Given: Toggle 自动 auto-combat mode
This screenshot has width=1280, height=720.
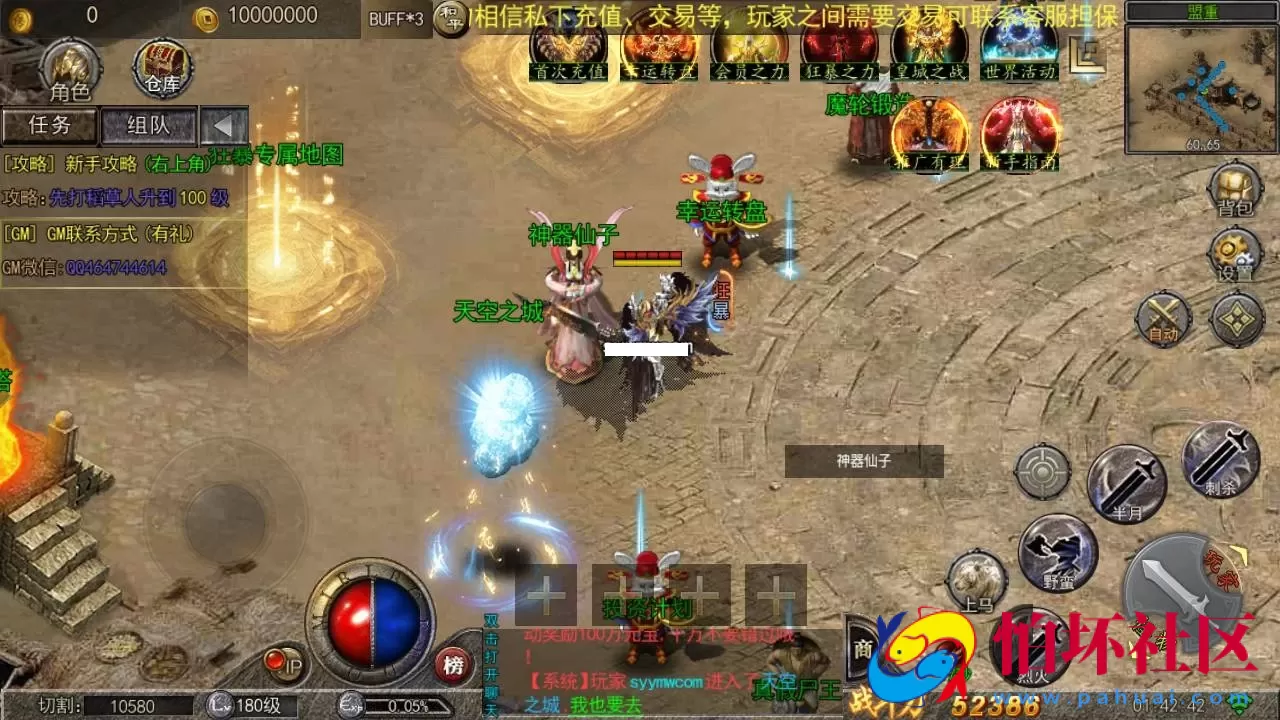Looking at the screenshot, I should pyautogui.click(x=1163, y=319).
